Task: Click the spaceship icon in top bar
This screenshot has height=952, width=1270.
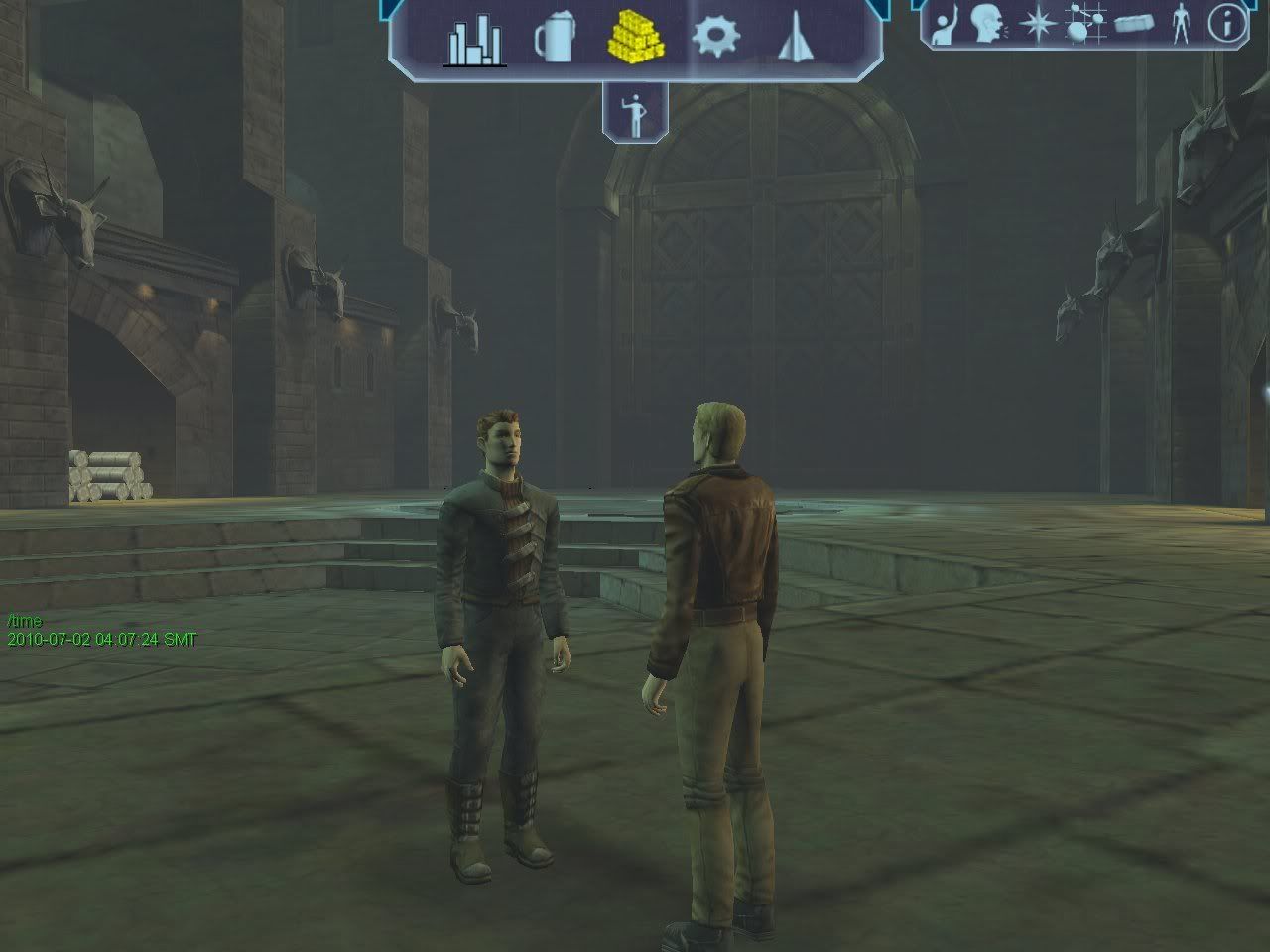Action: (793, 39)
